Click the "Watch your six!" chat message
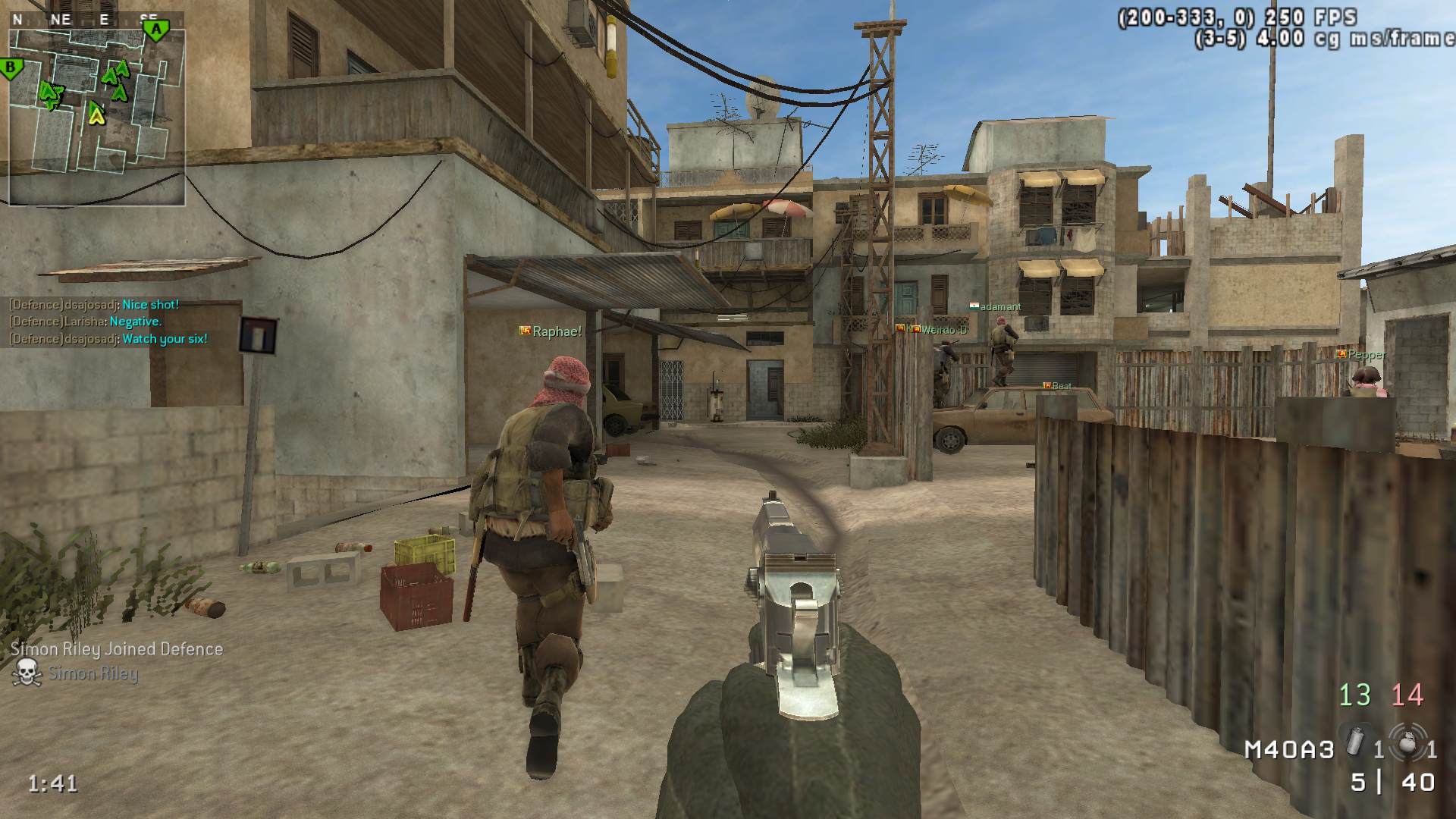1456x819 pixels. click(165, 339)
